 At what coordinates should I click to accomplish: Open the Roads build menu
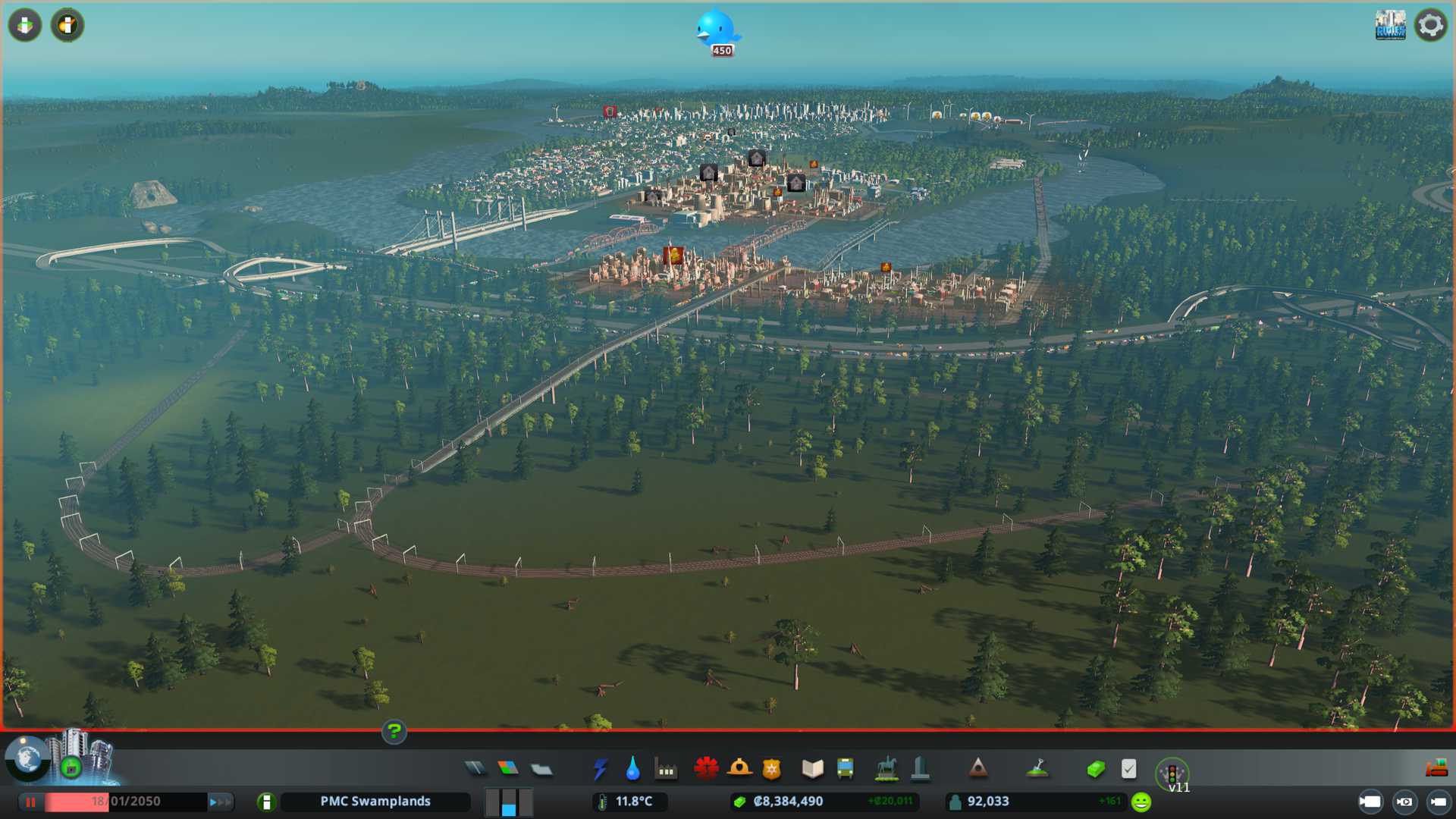click(475, 769)
